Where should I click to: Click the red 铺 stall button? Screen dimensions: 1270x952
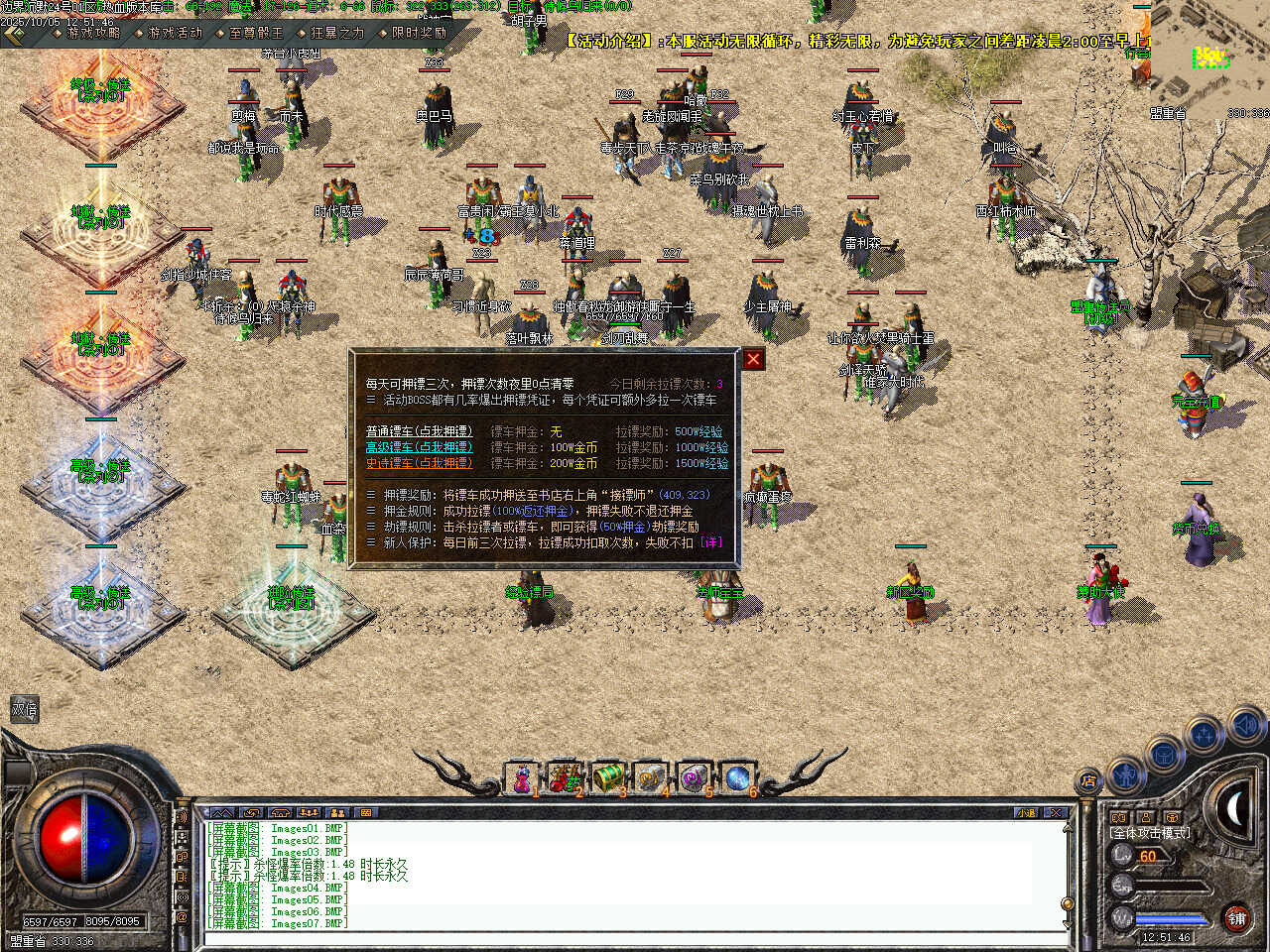tap(1236, 918)
